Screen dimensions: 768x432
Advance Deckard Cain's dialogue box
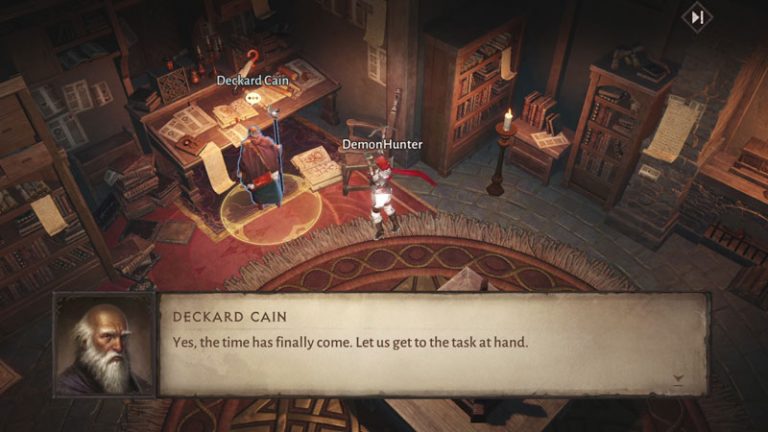coord(430,344)
